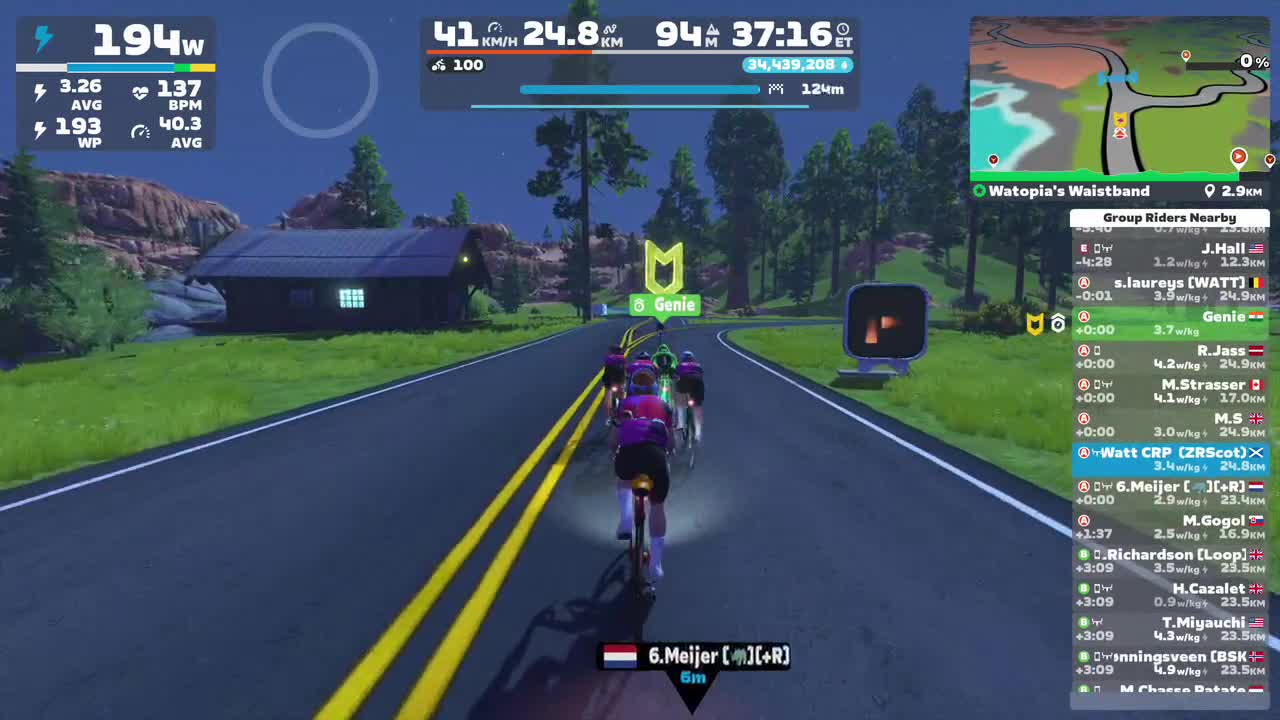Expand the Group Riders Nearby panel header
This screenshot has height=720, width=1280.
coord(1170,217)
